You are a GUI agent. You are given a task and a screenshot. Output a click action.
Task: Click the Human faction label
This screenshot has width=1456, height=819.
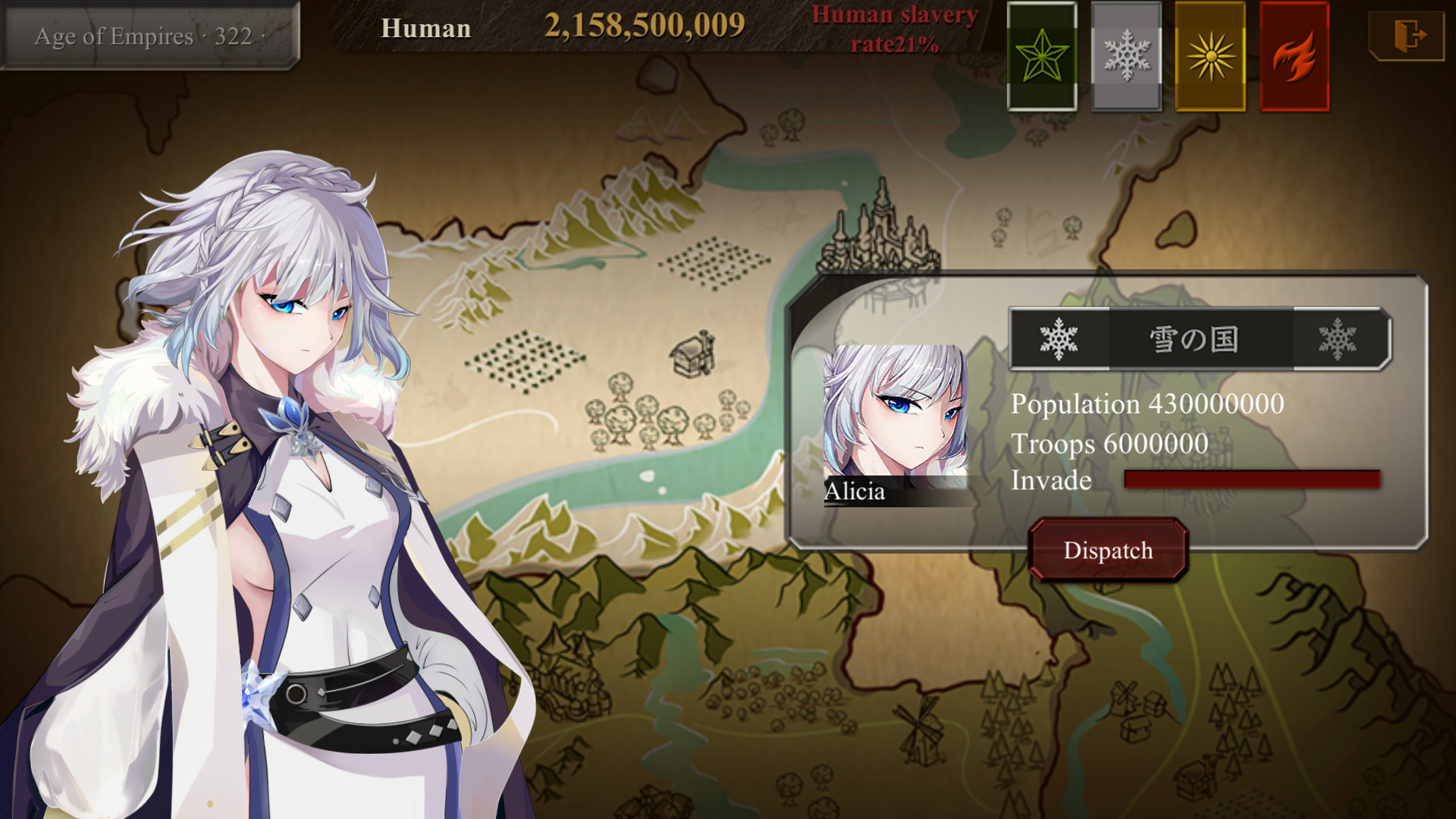[x=426, y=29]
